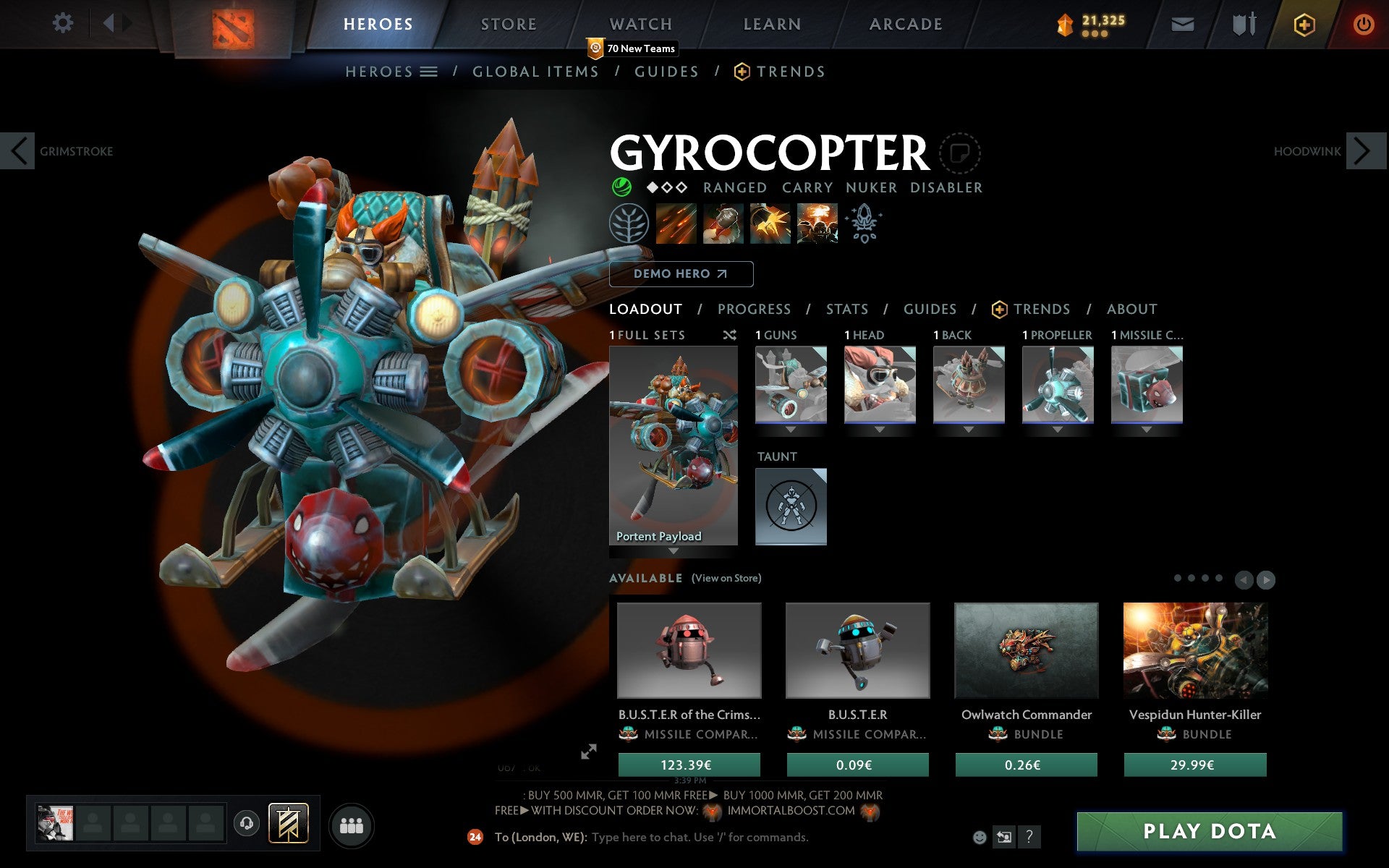Open the guild banner icon in party slot
This screenshot has height=868, width=1389.
(289, 823)
